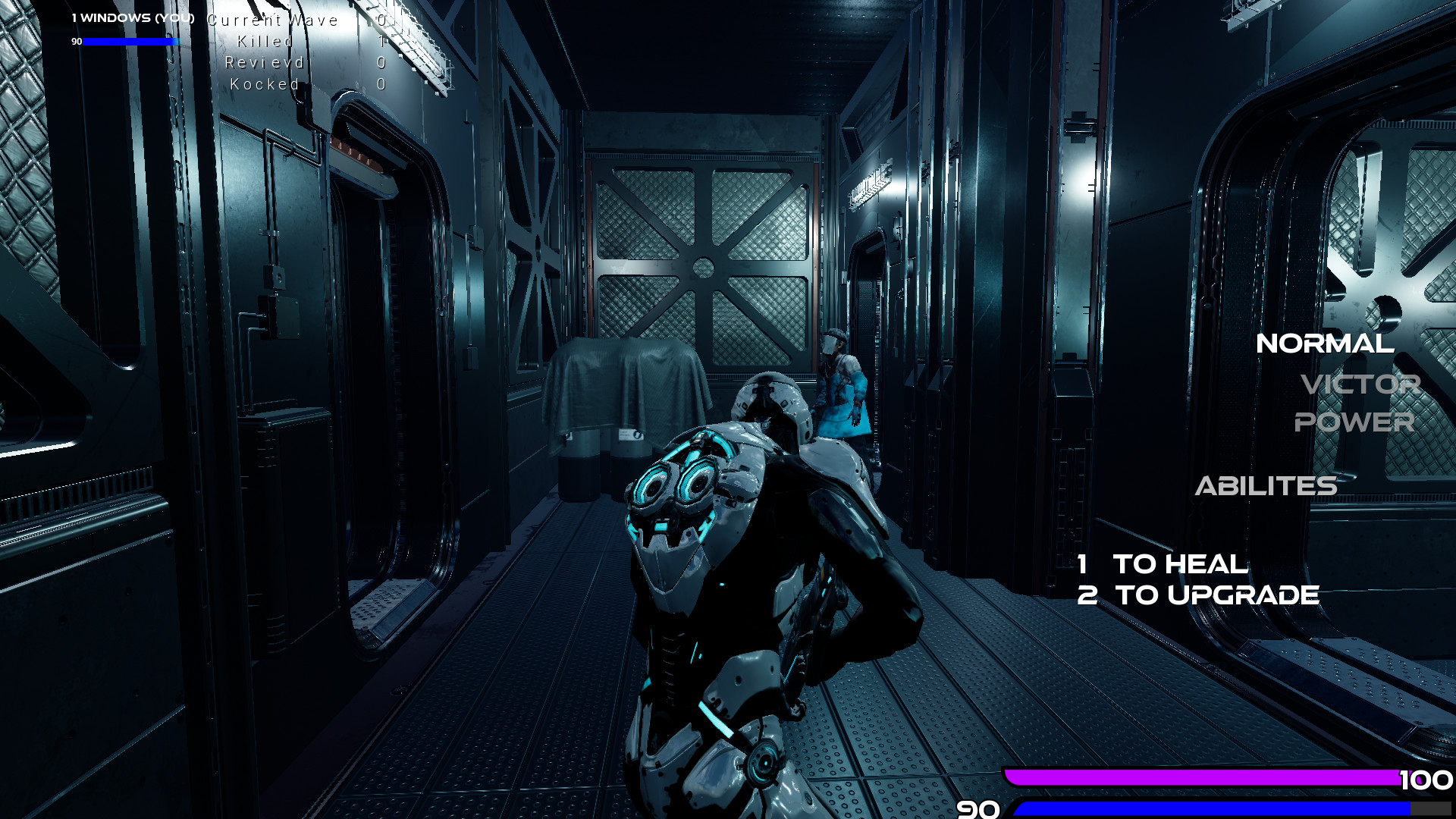The image size is (1456, 819).
Task: Select the NORMAL mode label
Action: [1325, 344]
